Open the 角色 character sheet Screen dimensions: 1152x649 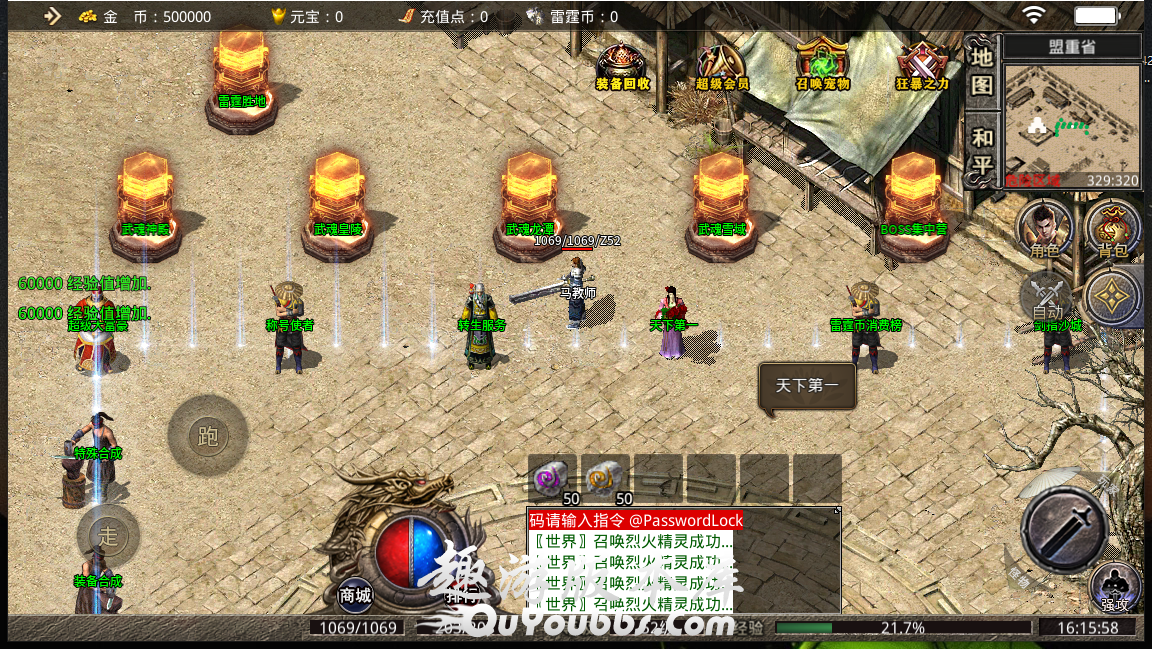[x=1045, y=228]
